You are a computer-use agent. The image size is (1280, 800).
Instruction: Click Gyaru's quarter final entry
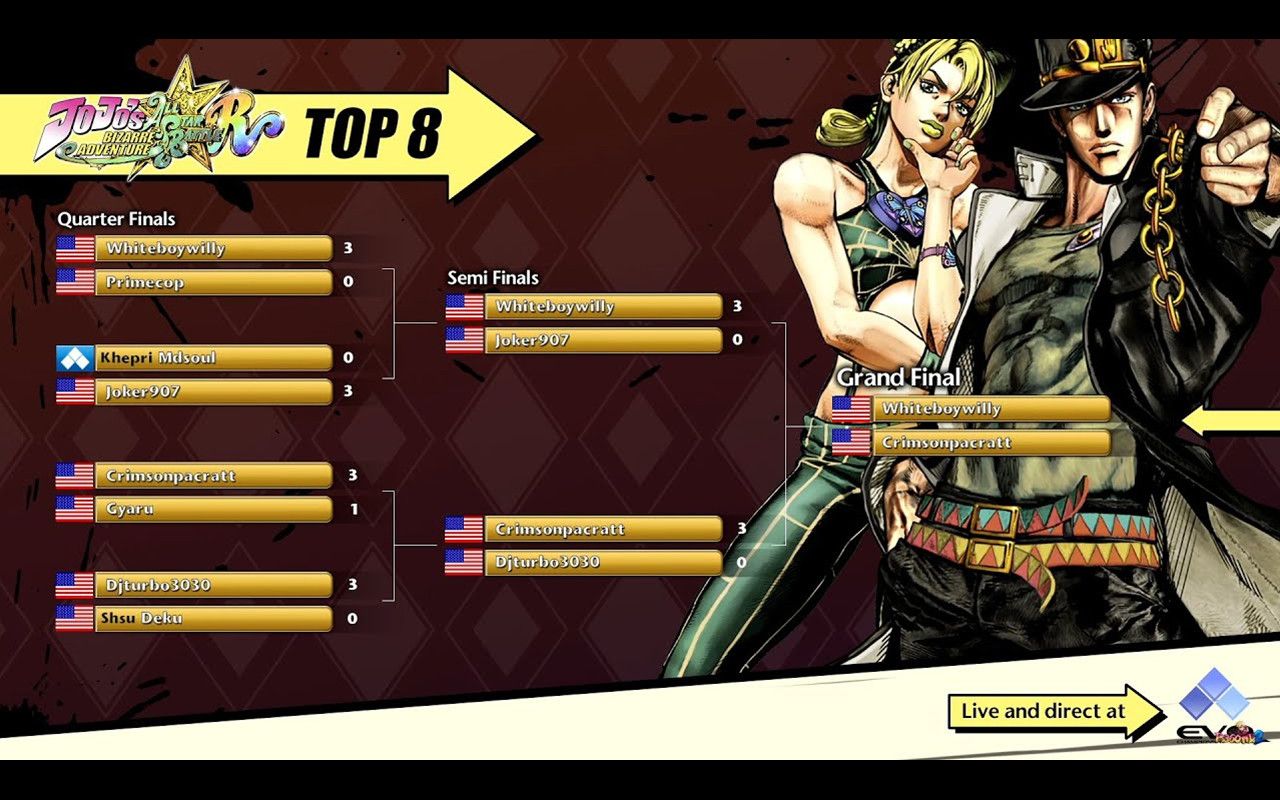(x=212, y=509)
